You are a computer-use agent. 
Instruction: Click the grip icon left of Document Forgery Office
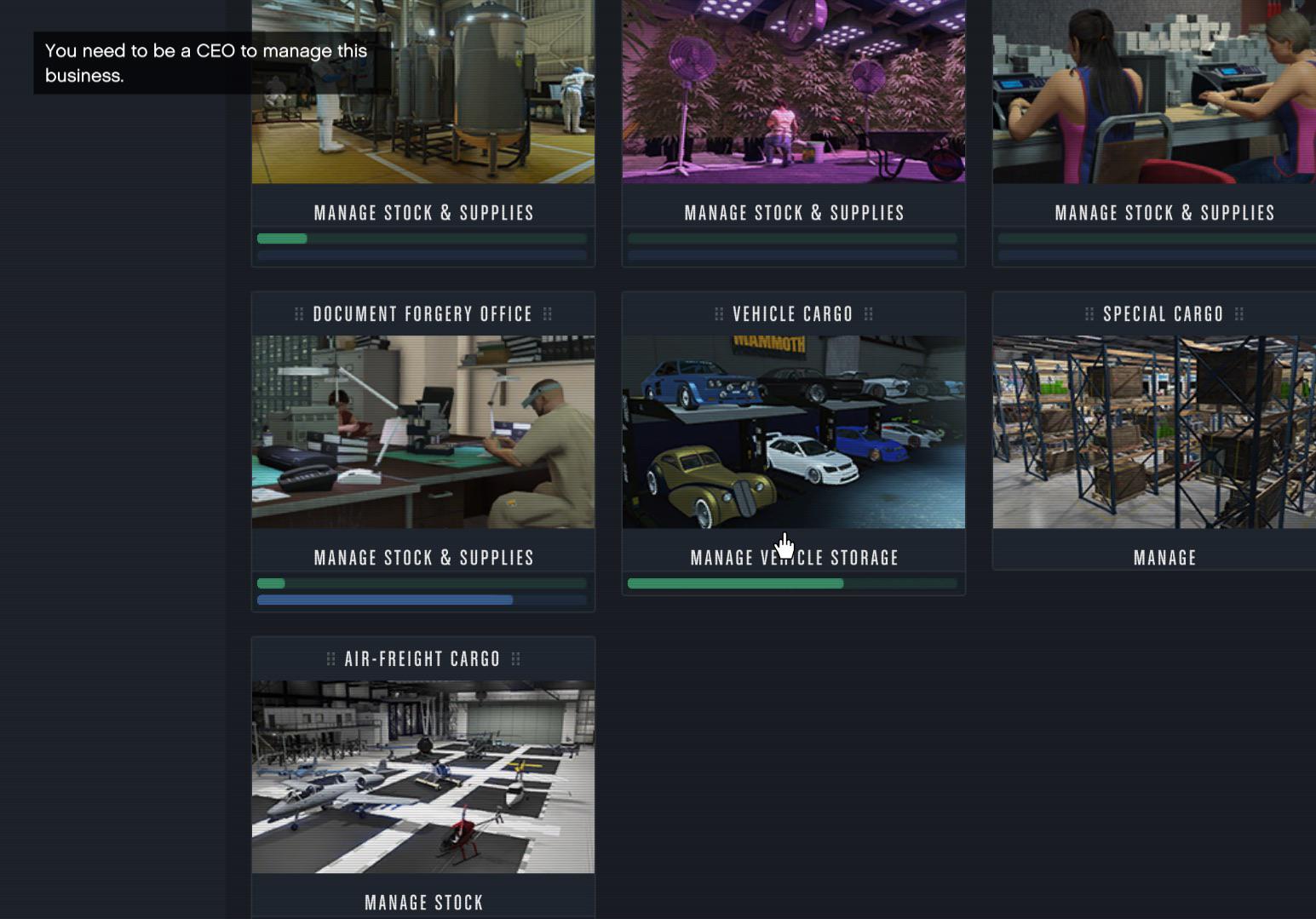299,313
